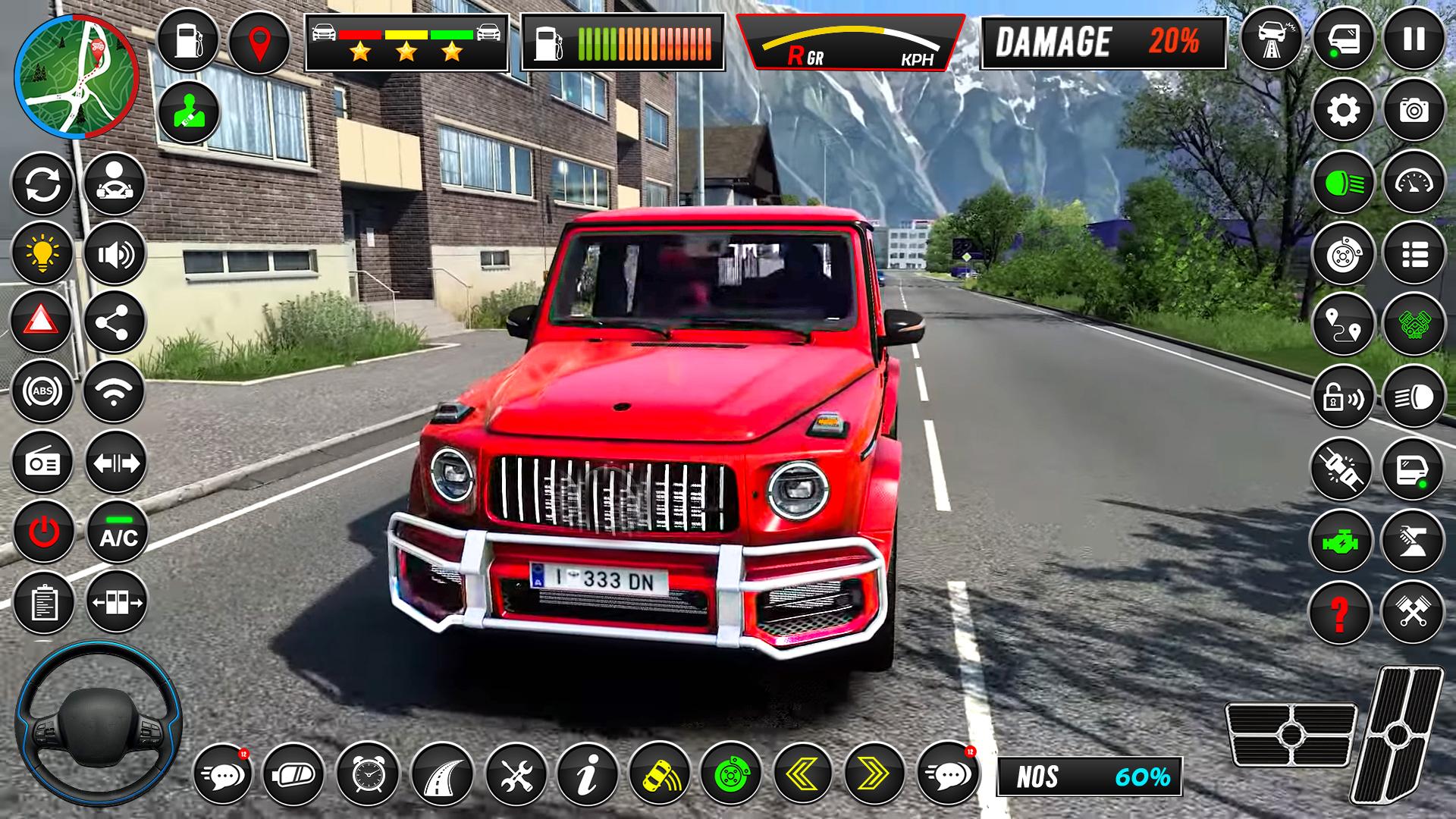The height and width of the screenshot is (819, 1456).
Task: Click the share icon button
Action: (x=115, y=322)
